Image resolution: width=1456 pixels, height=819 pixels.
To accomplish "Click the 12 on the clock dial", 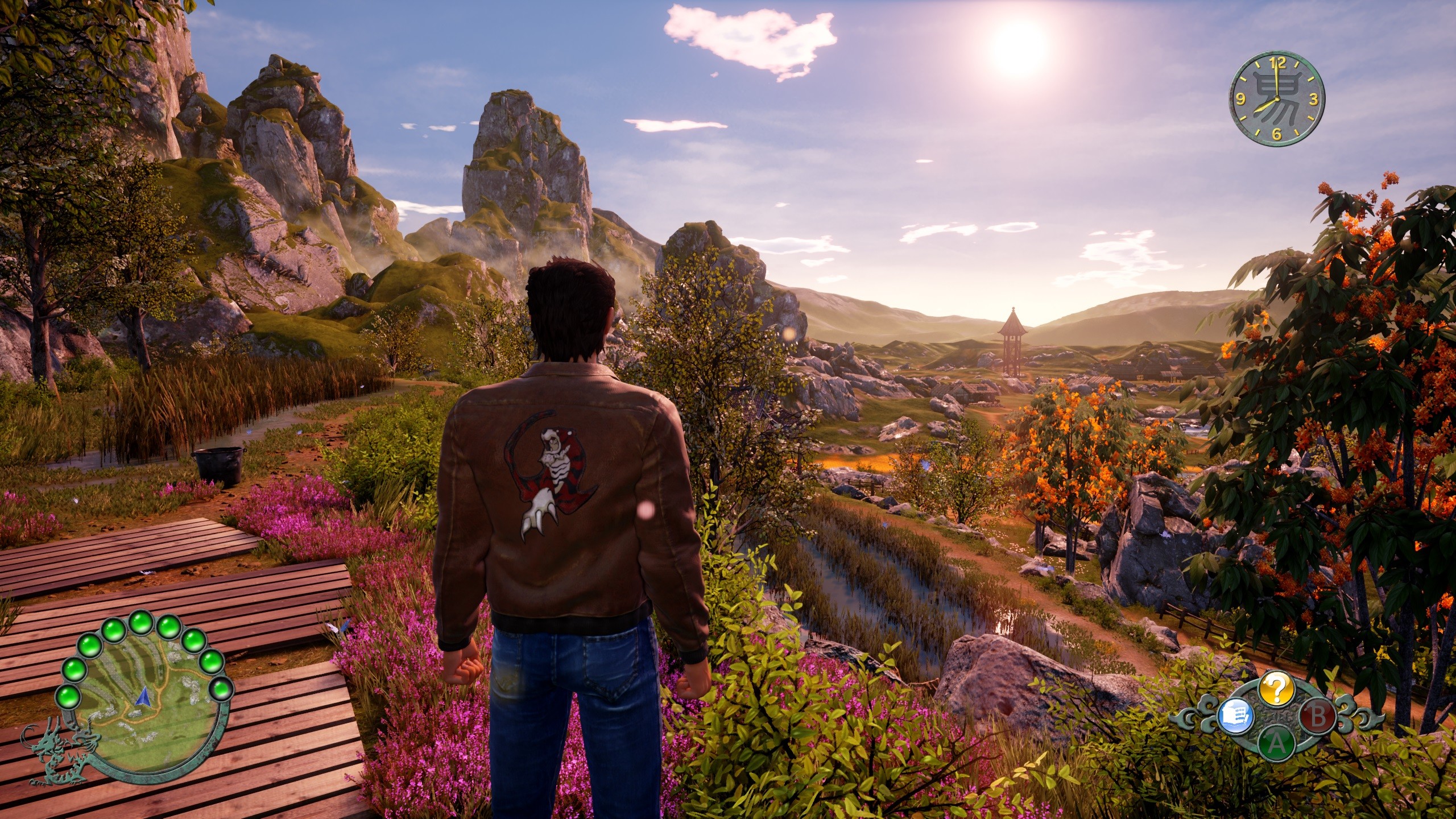I will pos(1277,64).
